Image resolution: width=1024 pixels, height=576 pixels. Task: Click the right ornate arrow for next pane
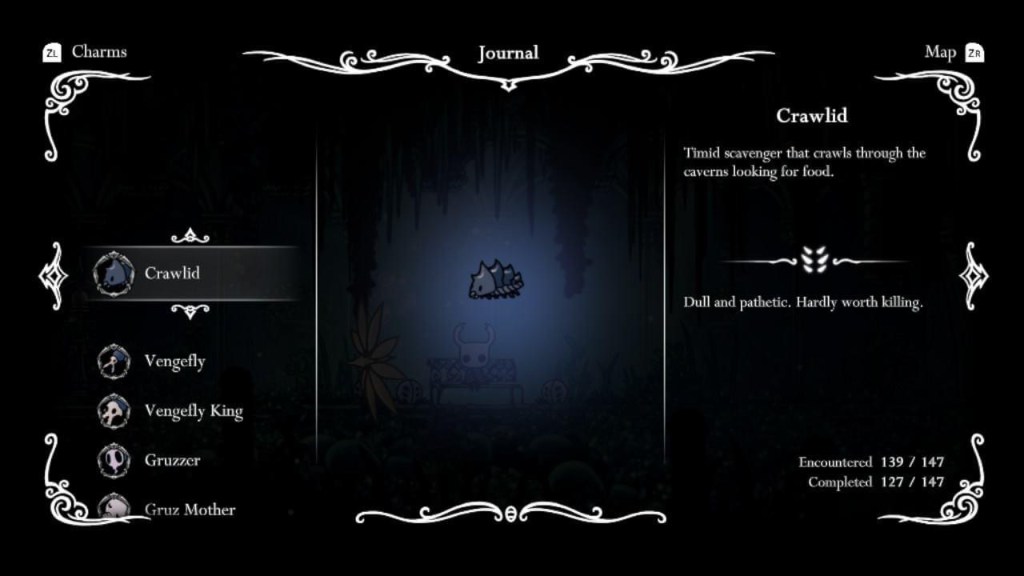click(973, 275)
